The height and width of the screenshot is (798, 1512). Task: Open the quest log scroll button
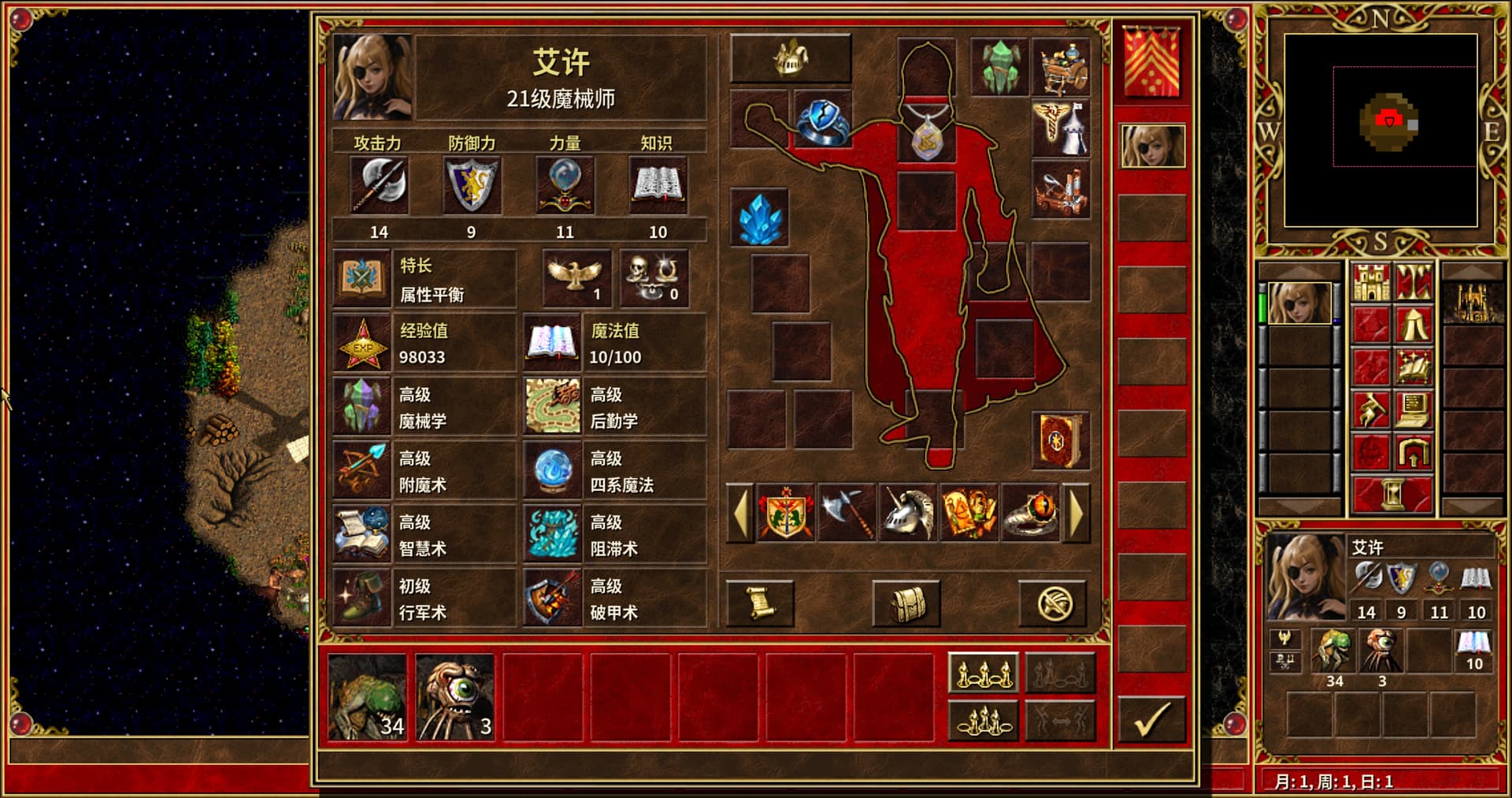(x=760, y=603)
